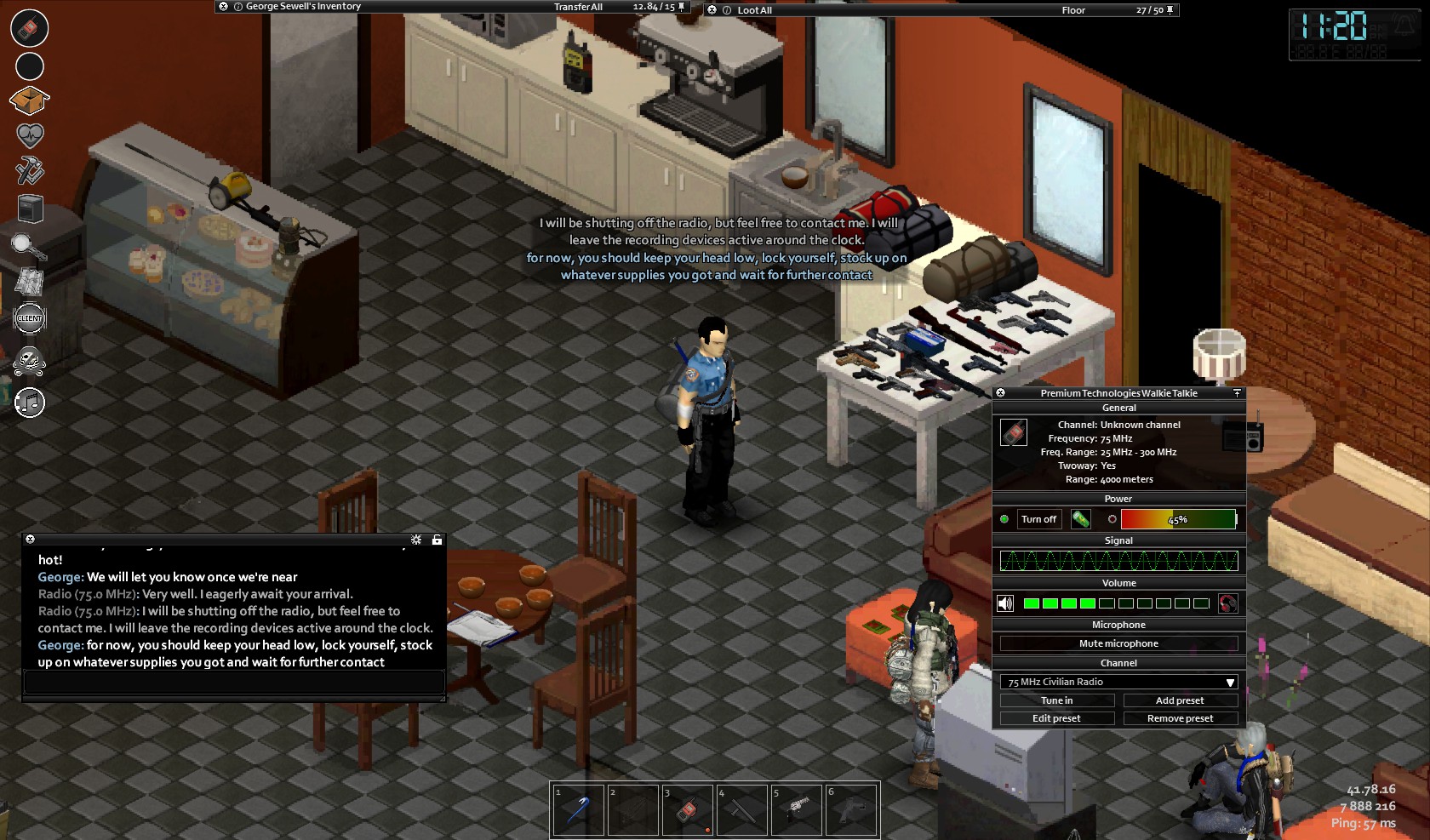This screenshot has height=840, width=1430.
Task: Open the crafting hammer menu
Action: tap(30, 171)
